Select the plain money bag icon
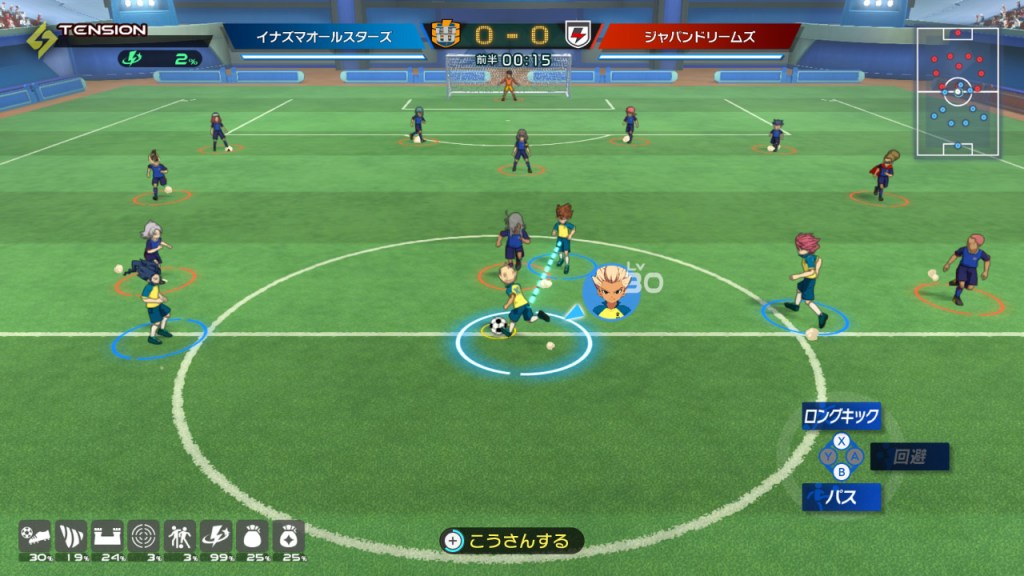The image size is (1024, 576). tap(252, 535)
